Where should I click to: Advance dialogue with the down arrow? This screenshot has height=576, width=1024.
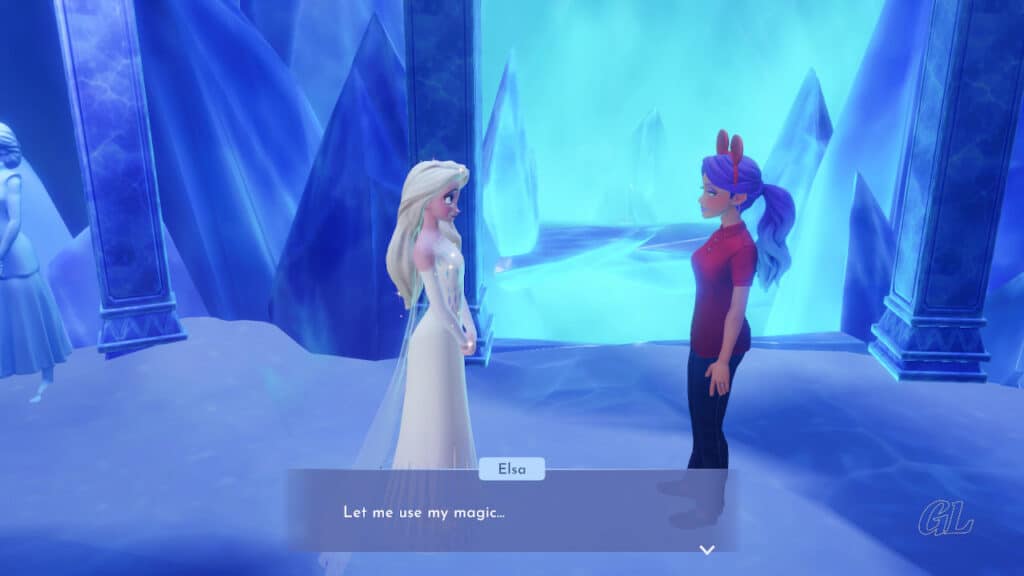pos(706,549)
